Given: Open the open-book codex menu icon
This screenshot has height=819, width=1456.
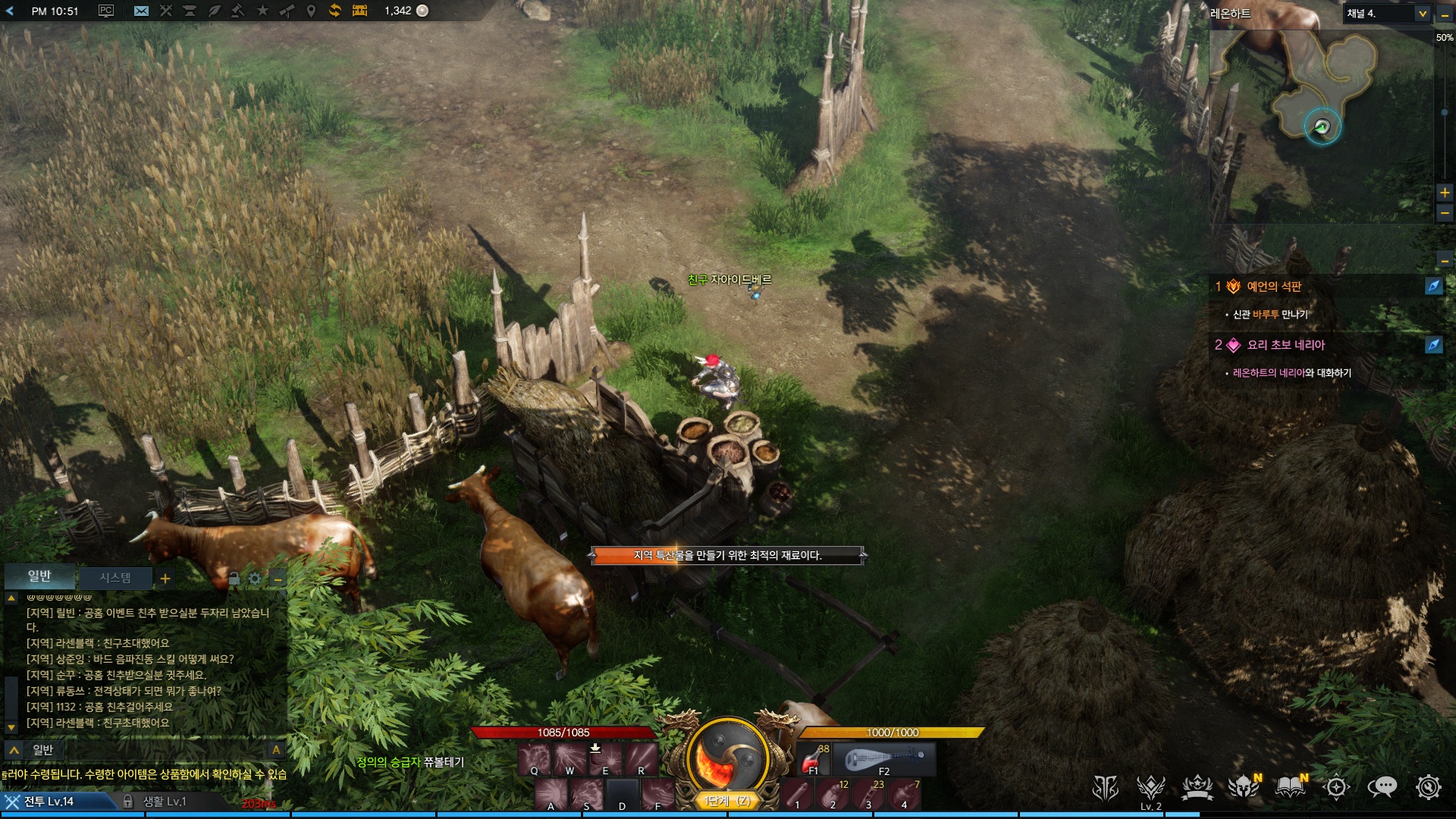Looking at the screenshot, I should 1289,788.
